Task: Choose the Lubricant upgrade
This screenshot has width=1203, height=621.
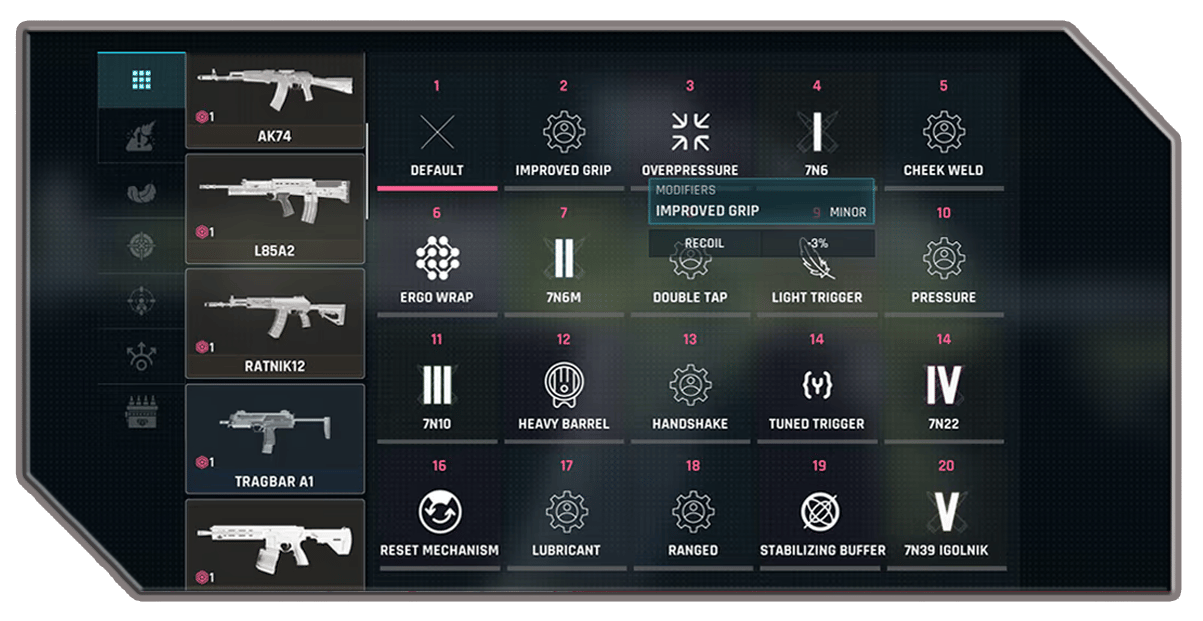Action: (x=566, y=513)
